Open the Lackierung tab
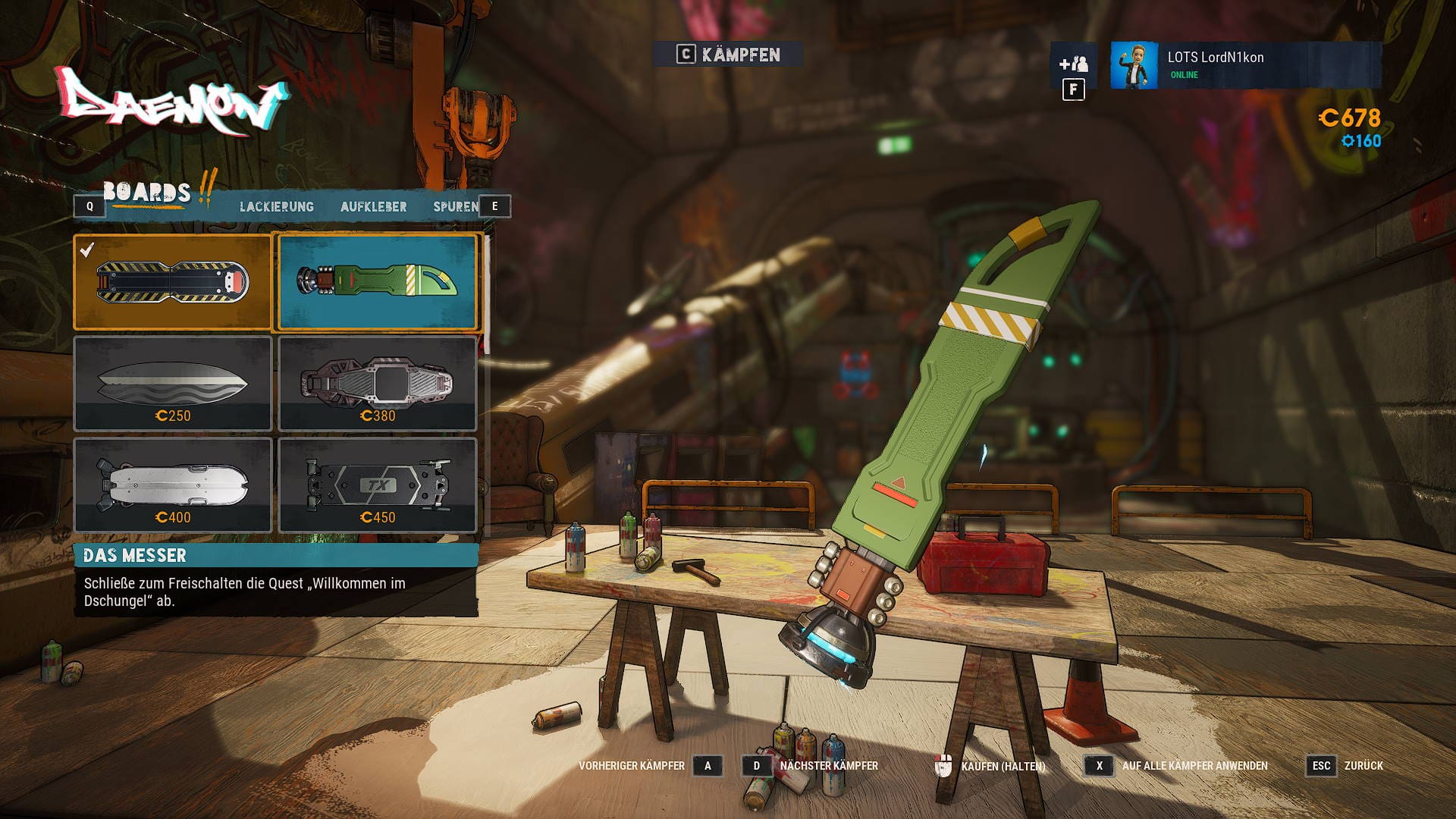 coord(277,206)
